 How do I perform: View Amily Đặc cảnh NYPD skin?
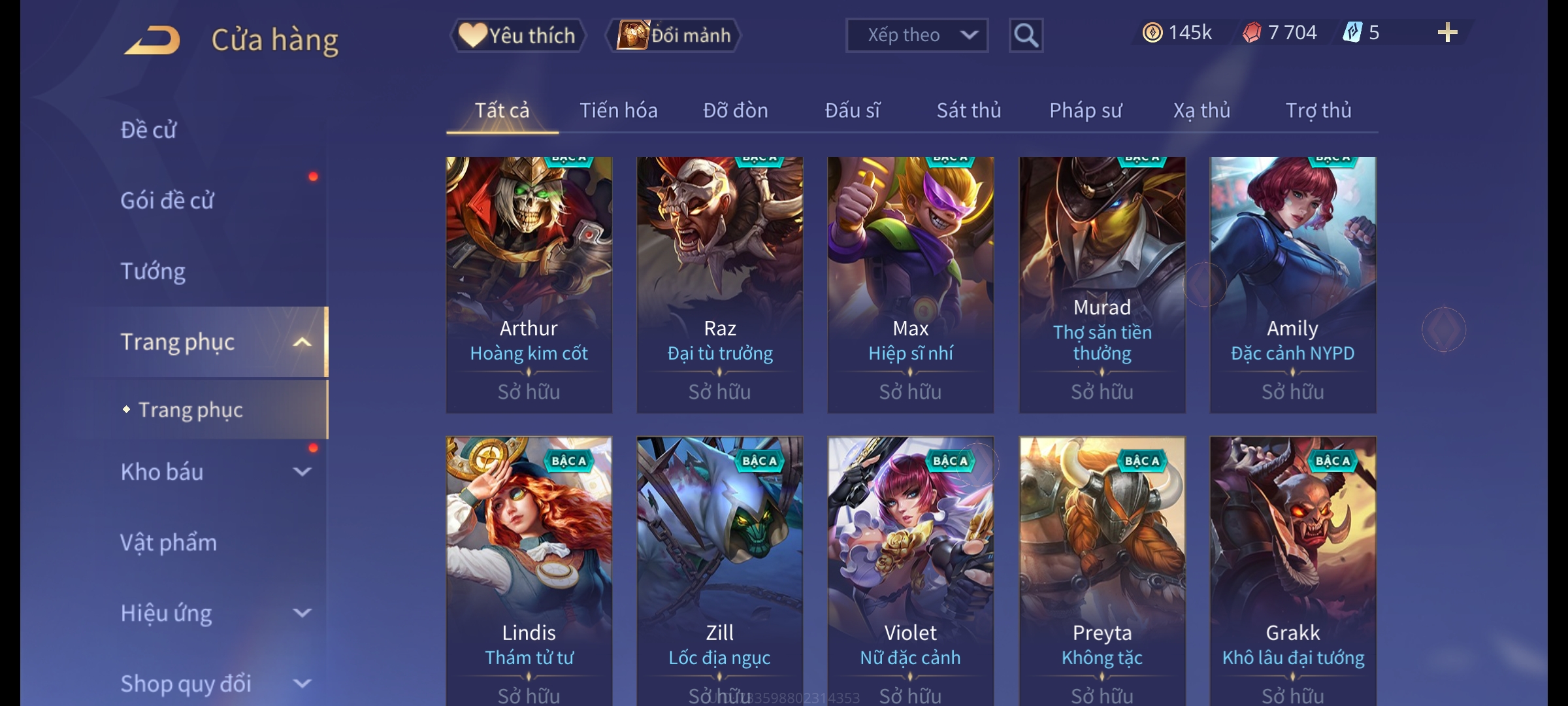tap(1292, 284)
